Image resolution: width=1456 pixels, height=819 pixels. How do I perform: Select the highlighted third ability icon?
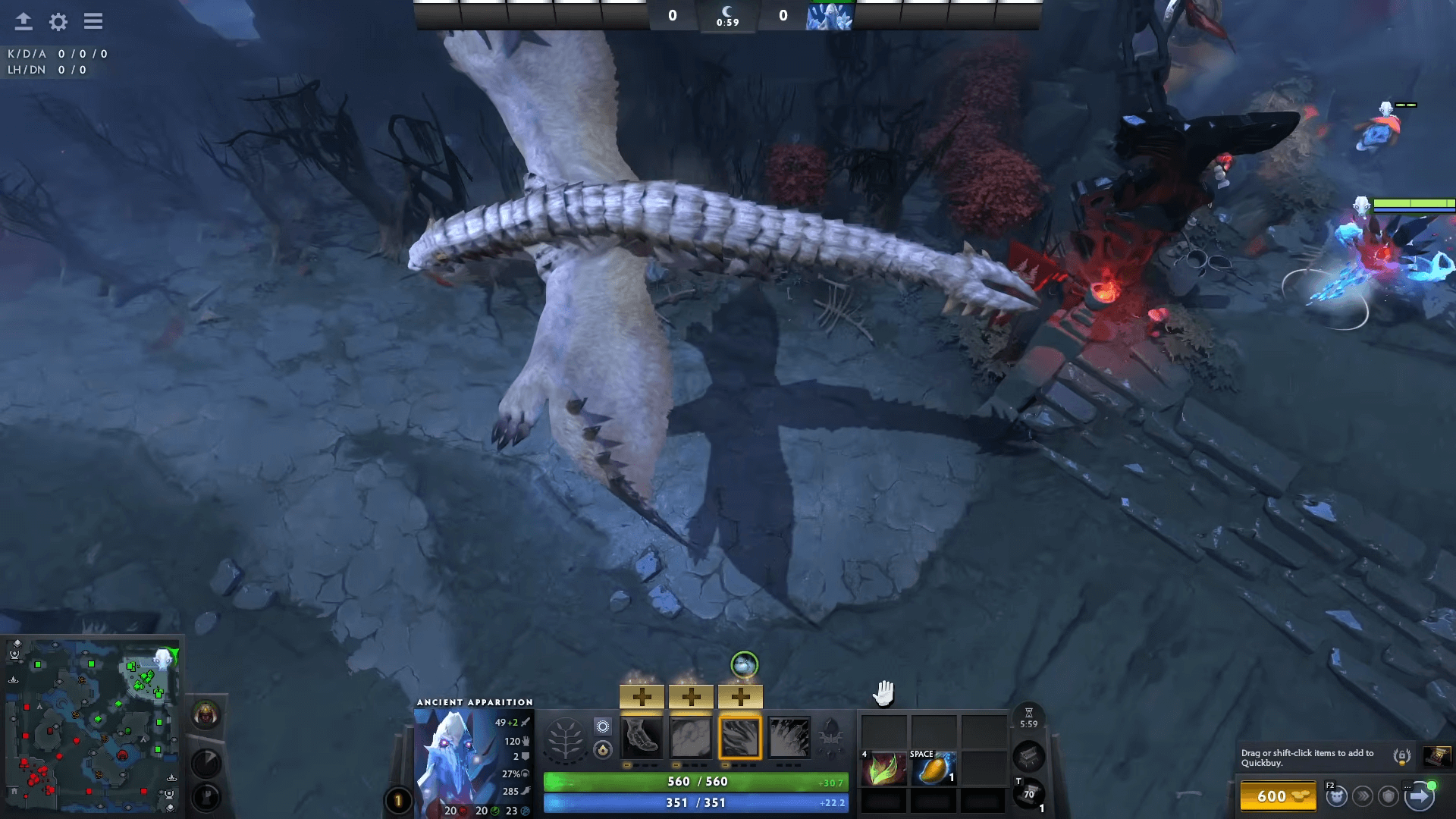coord(739,737)
